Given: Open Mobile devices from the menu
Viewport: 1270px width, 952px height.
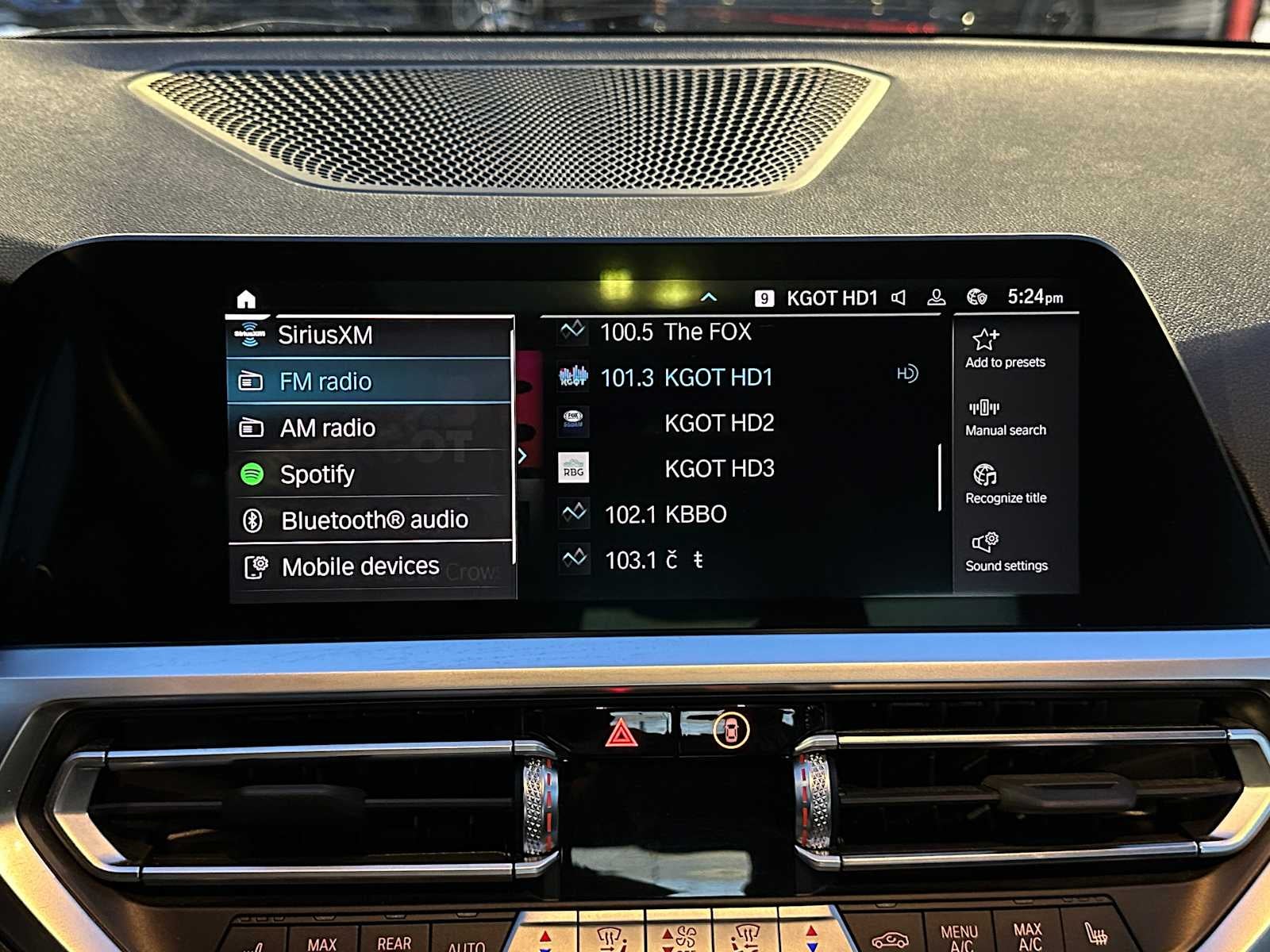Looking at the screenshot, I should (x=359, y=566).
